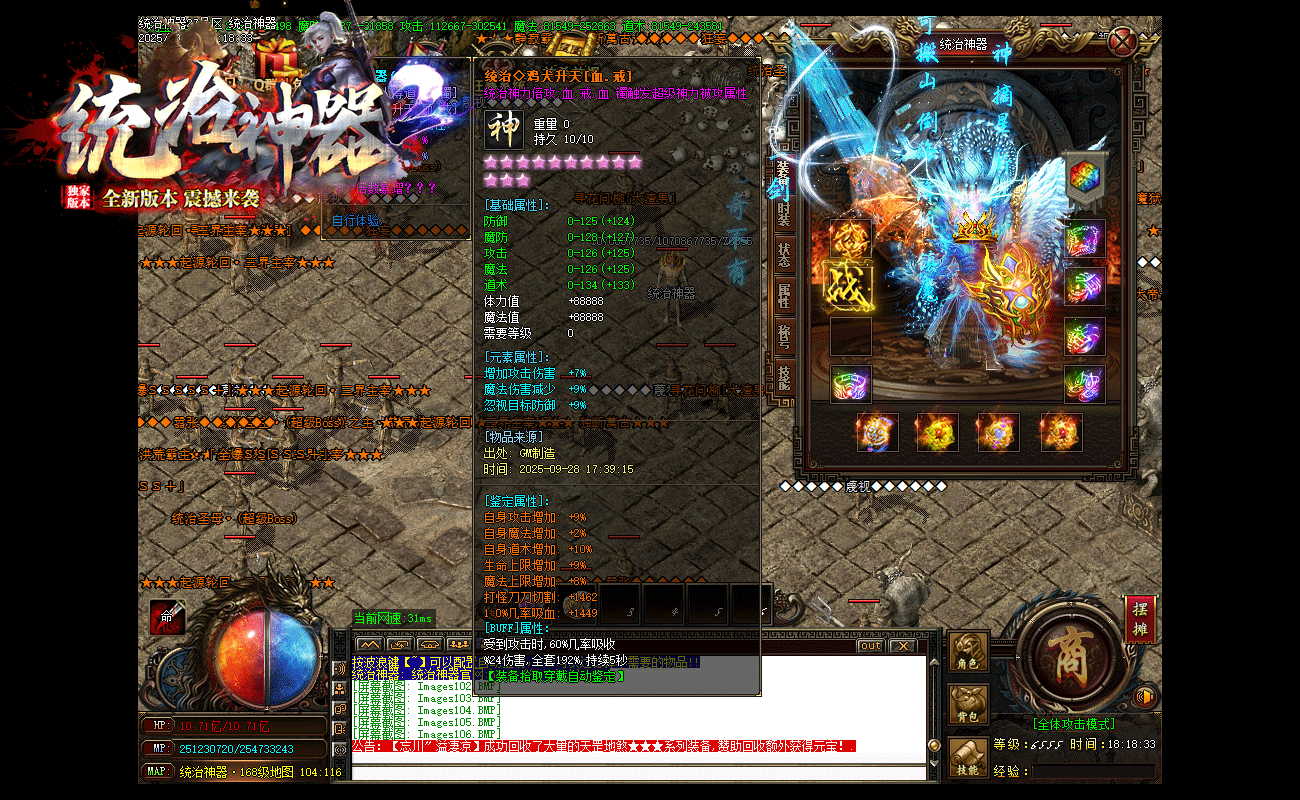The height and width of the screenshot is (800, 1300).
Task: Select the 属性 attributes tab
Action: (784, 295)
